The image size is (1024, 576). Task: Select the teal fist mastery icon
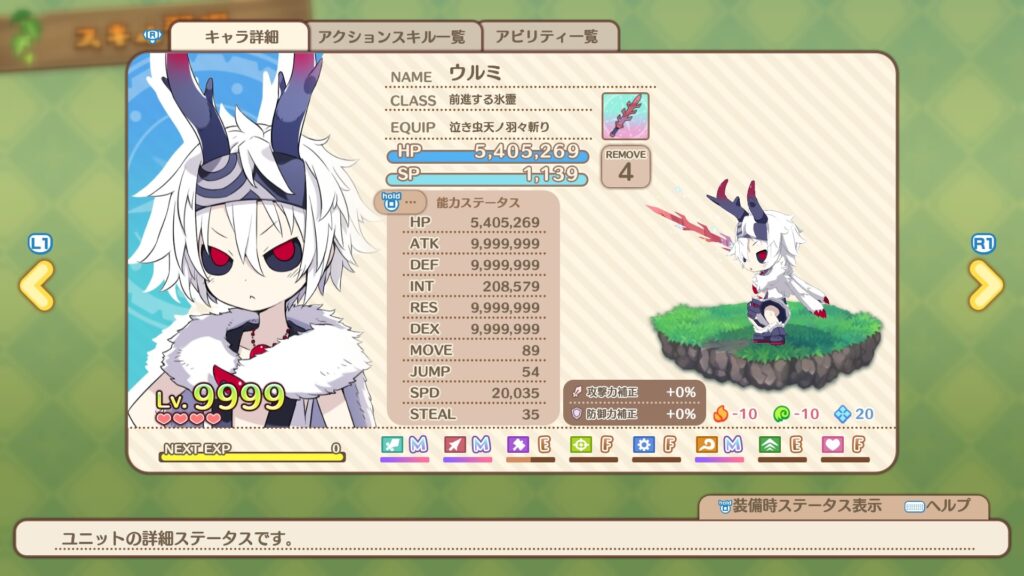point(393,444)
